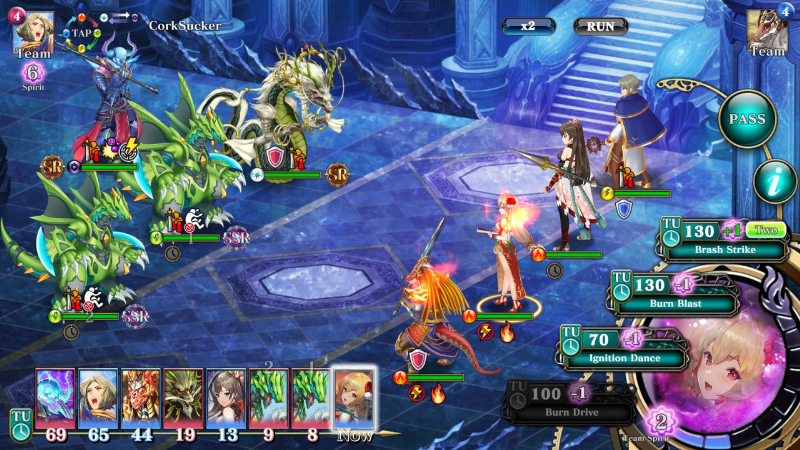Select the green dragon portrait marked 8
The height and width of the screenshot is (450, 800).
311,399
